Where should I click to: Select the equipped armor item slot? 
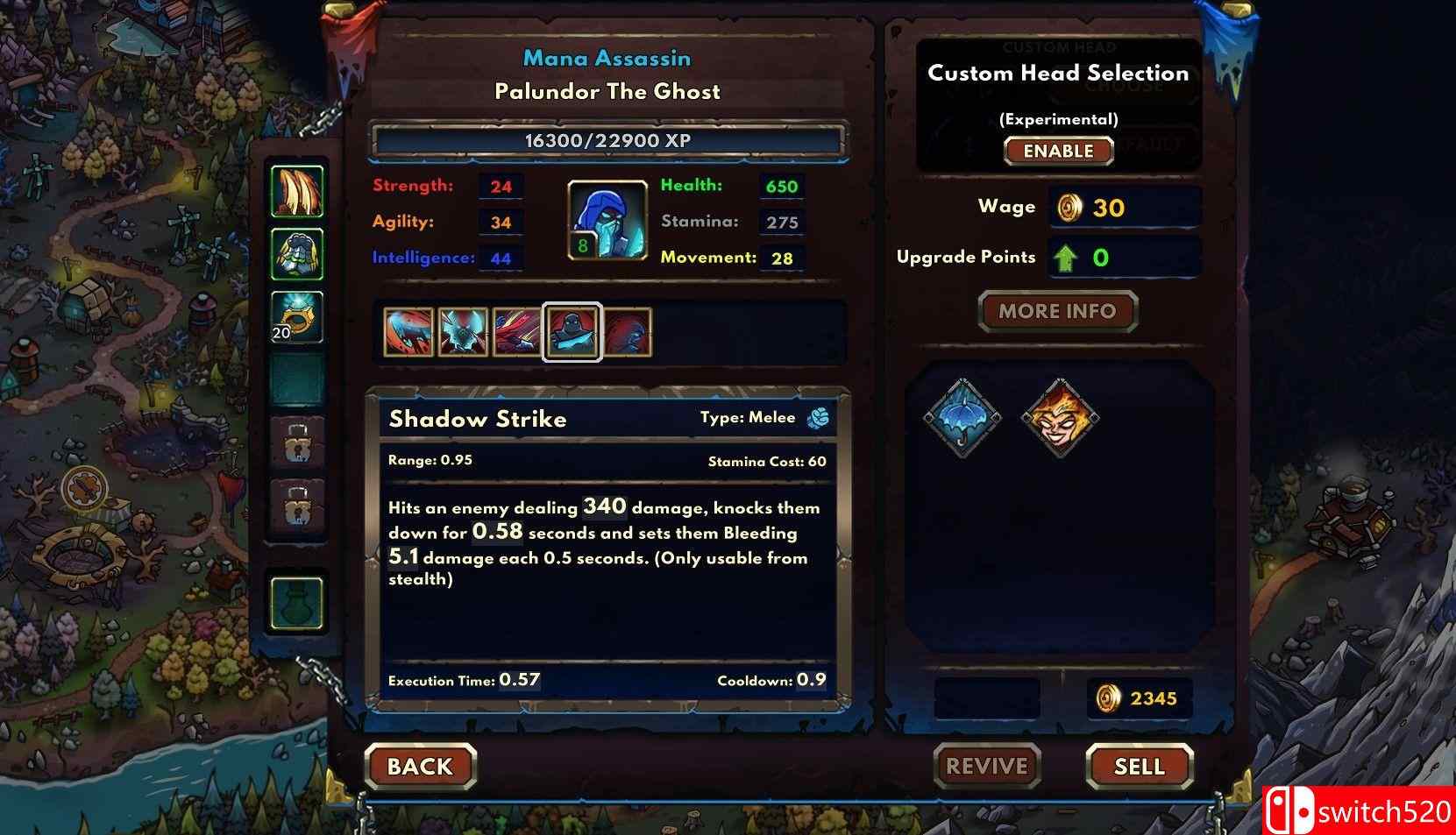297,254
